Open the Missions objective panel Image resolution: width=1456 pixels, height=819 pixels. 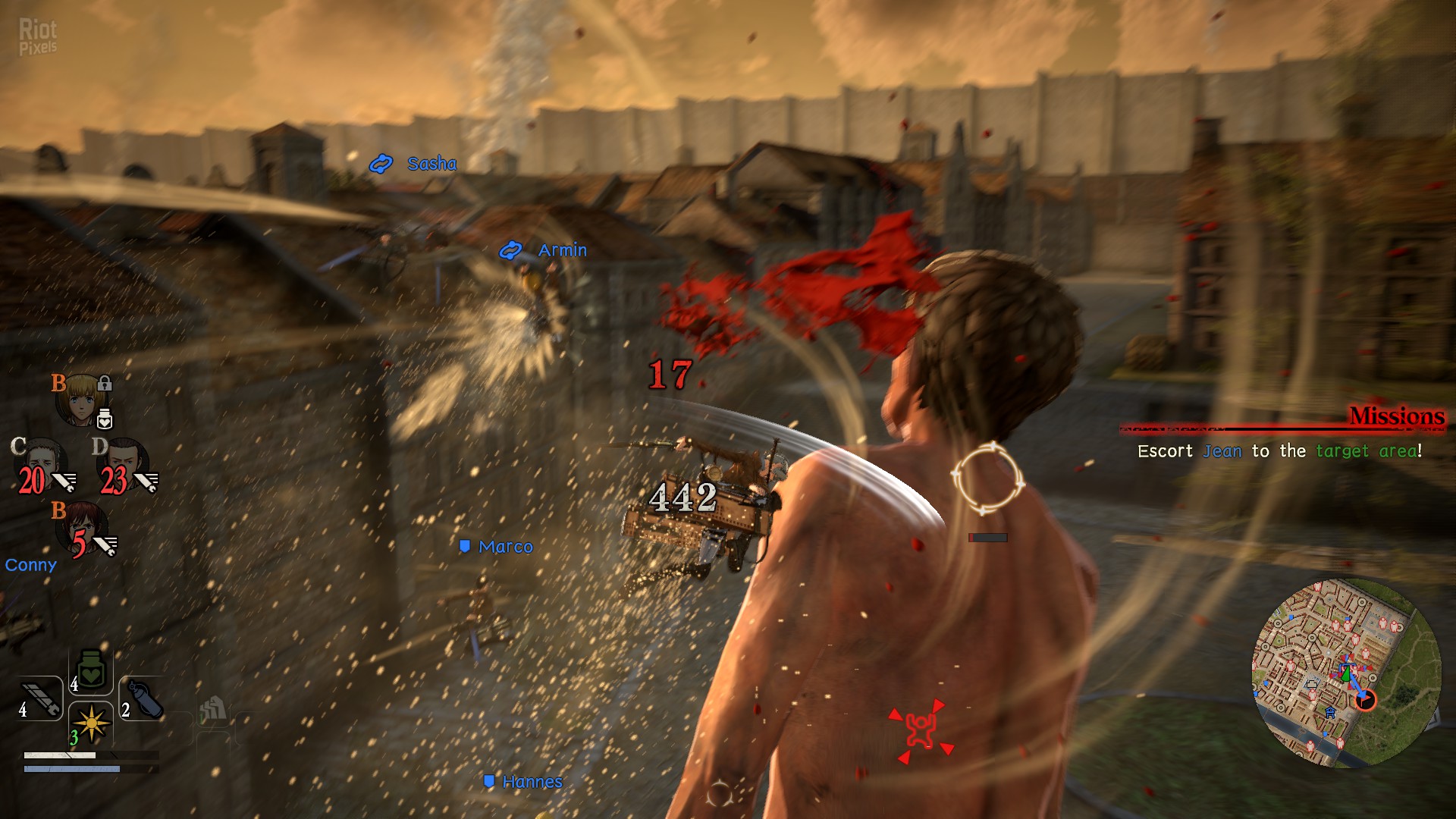1396,416
